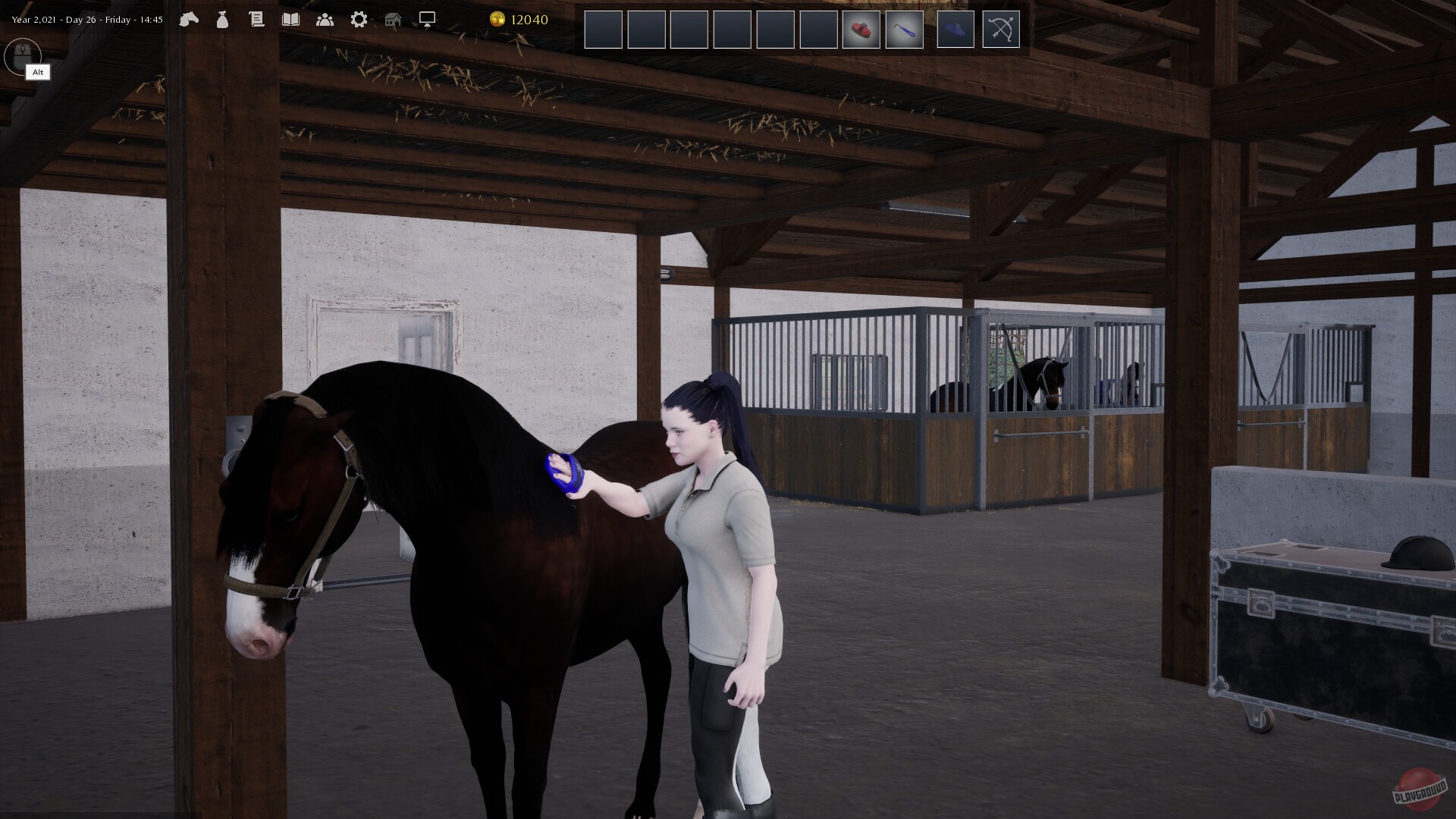1456x819 pixels.
Task: Click the 12040 coin balance text
Action: point(529,20)
